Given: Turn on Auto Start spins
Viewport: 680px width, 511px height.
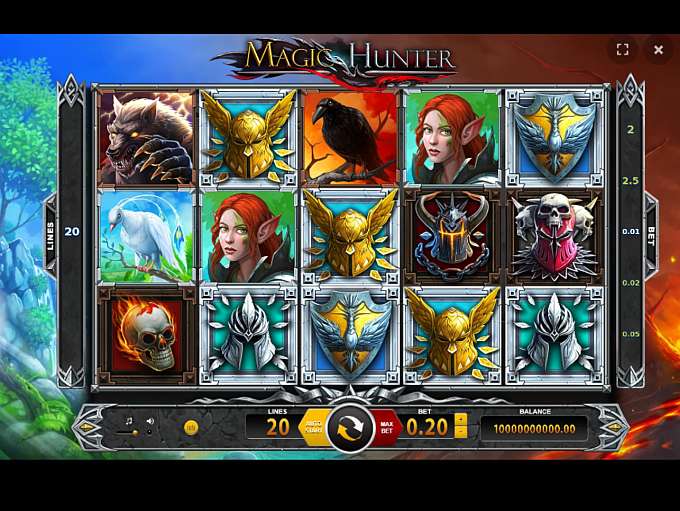Looking at the screenshot, I should tap(313, 428).
